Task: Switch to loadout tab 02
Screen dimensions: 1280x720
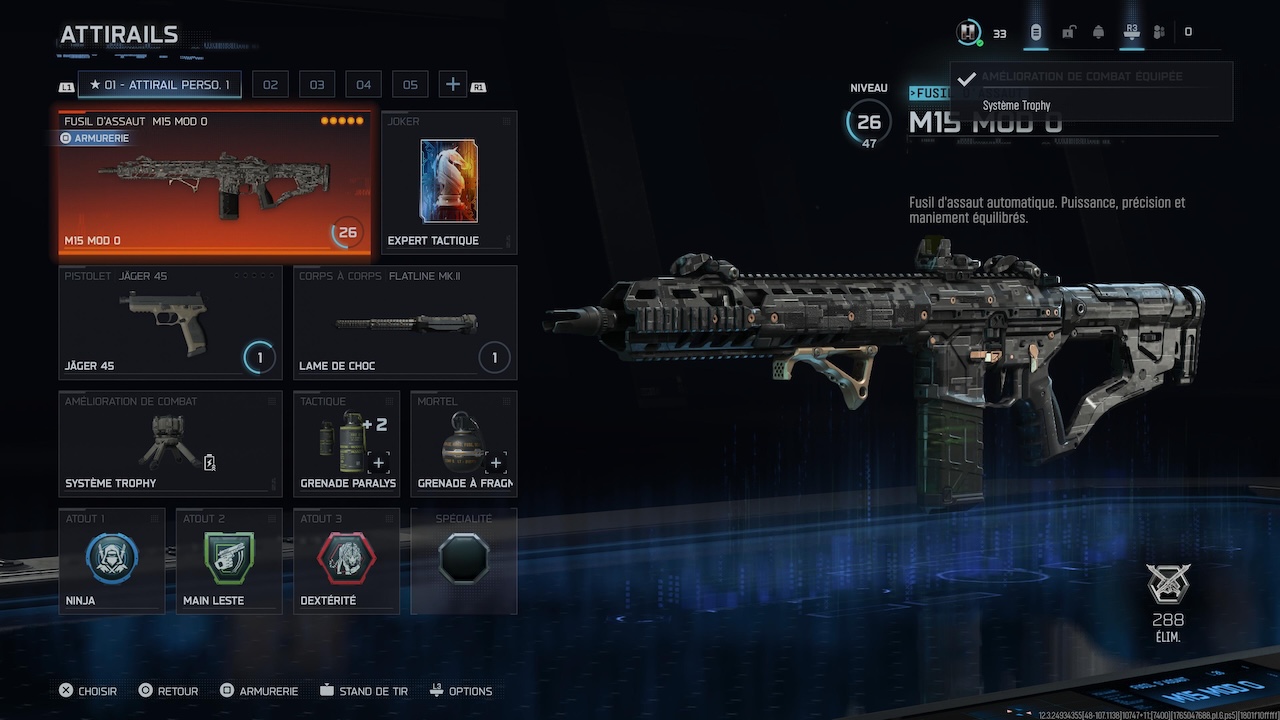Action: [270, 85]
